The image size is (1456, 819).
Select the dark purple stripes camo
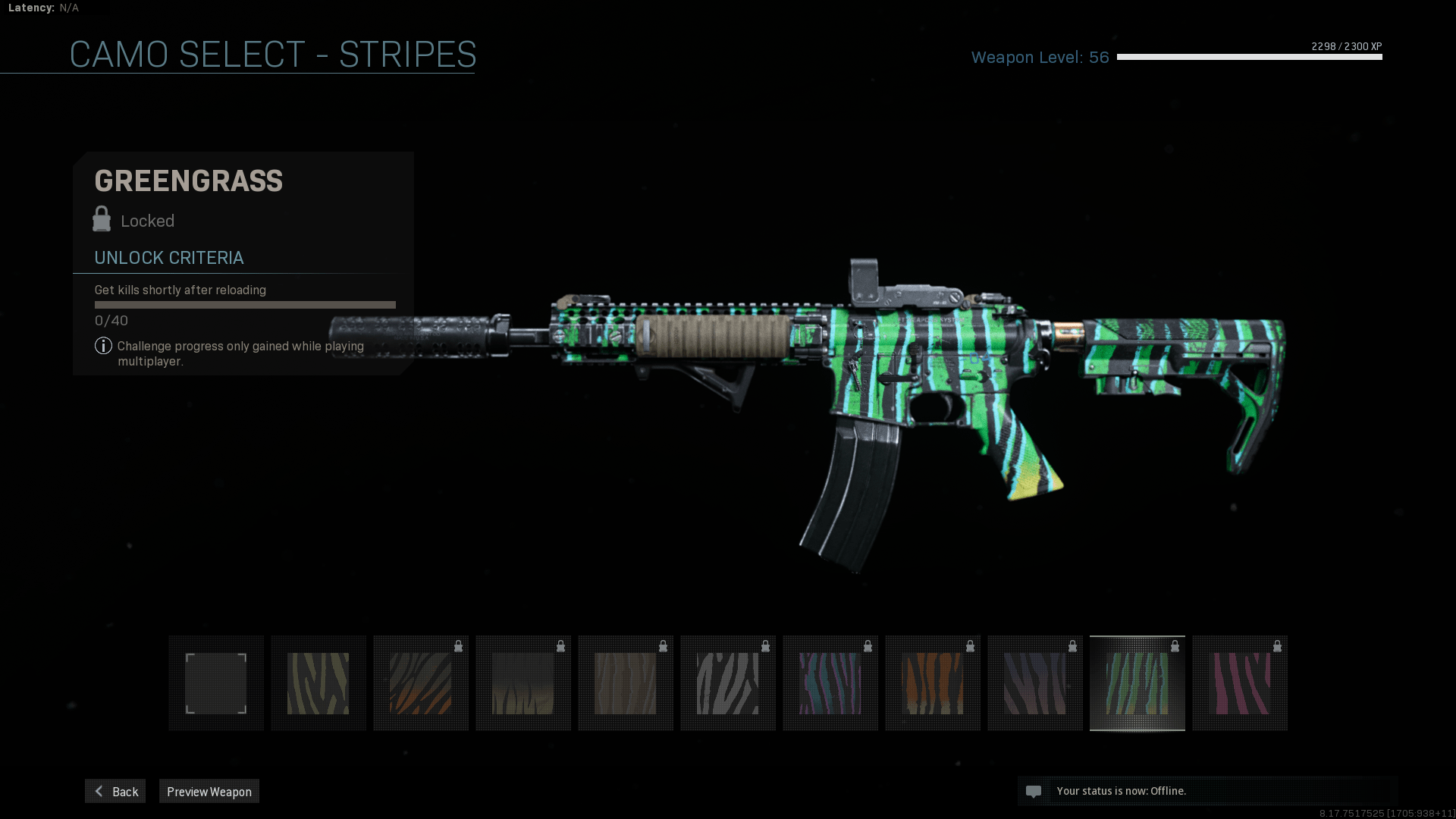pos(1035,683)
